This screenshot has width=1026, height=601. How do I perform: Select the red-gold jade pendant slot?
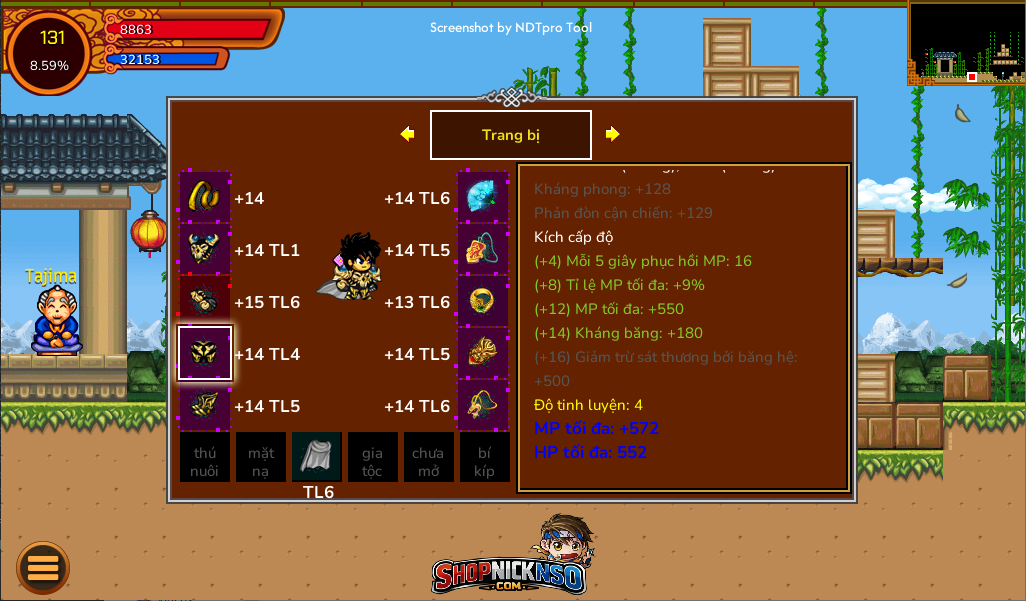click(x=483, y=353)
